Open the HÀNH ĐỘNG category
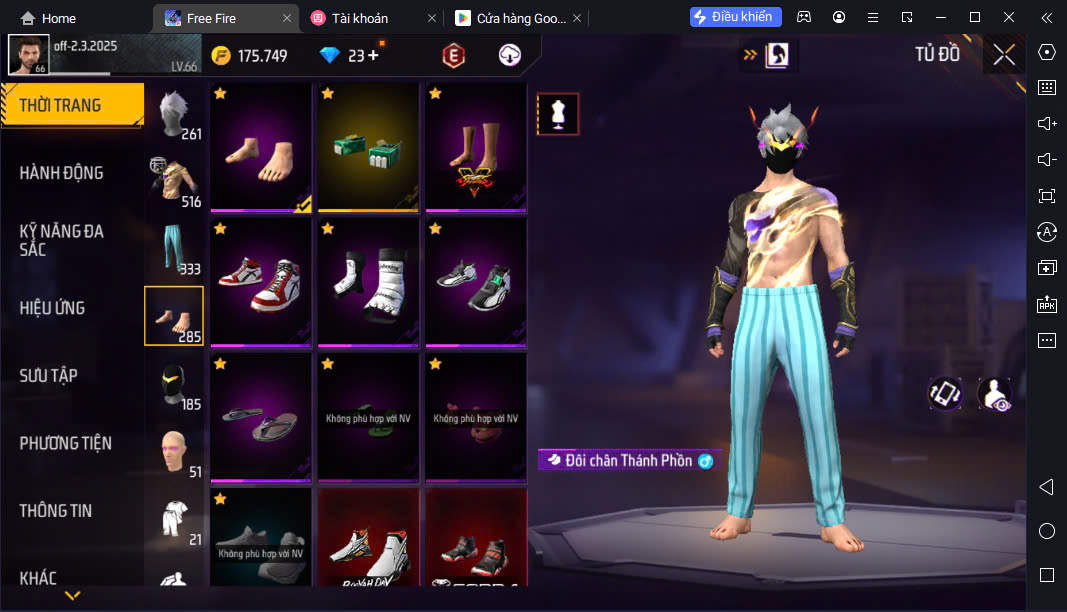1067x612 pixels. (62, 173)
